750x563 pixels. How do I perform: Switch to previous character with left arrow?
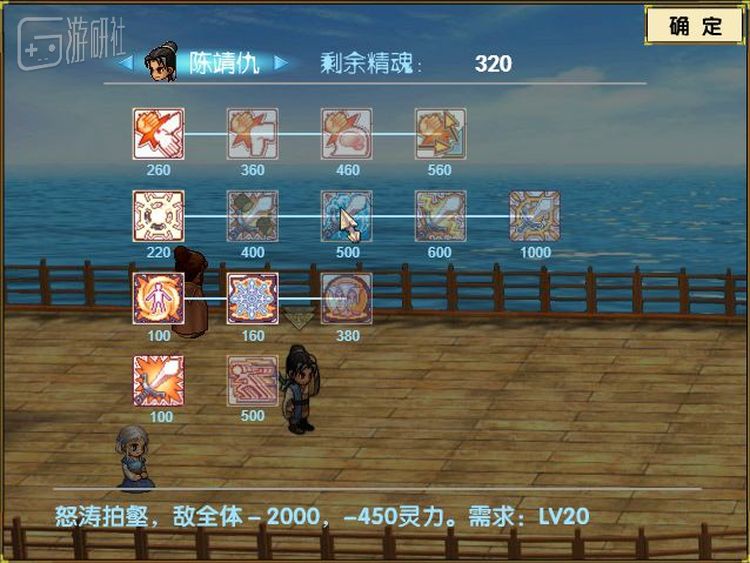point(125,63)
